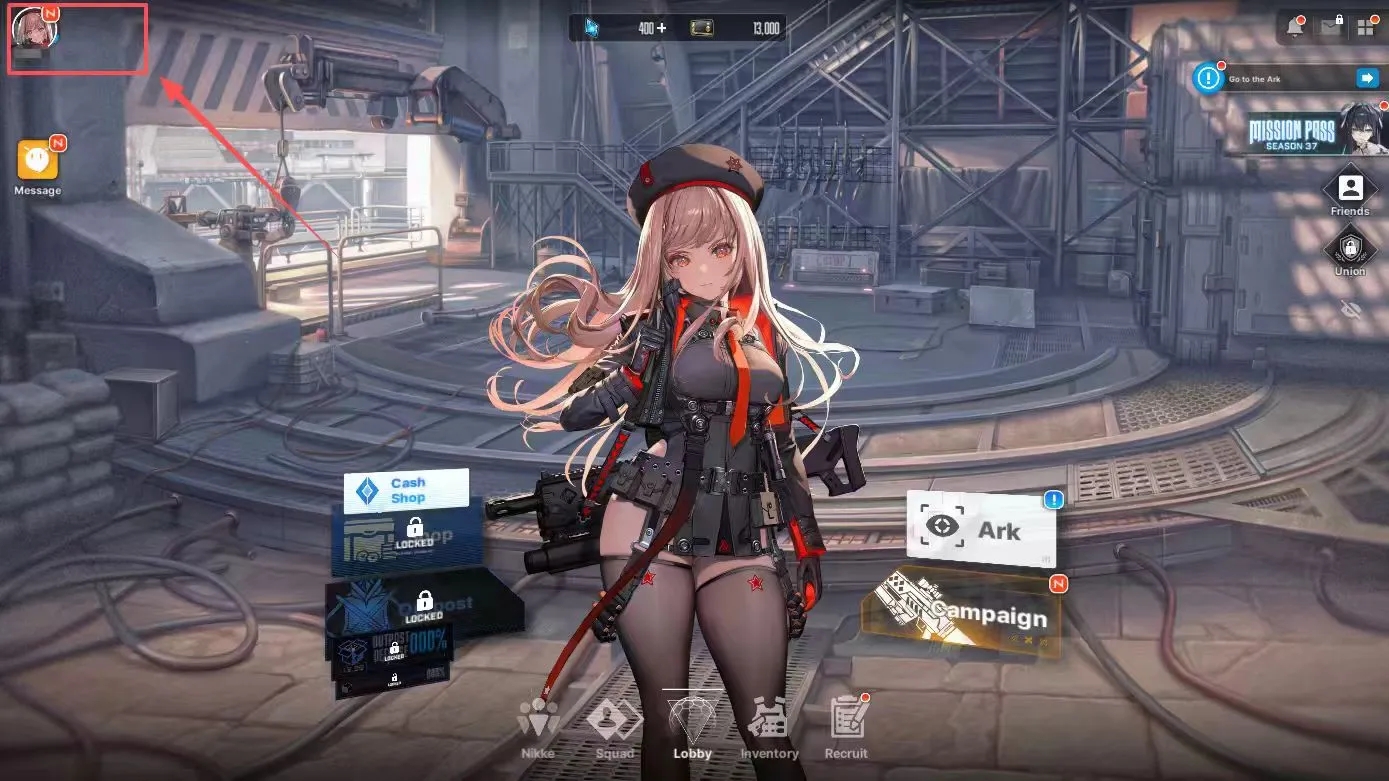Open your player profile avatar
1389x781 pixels.
[x=37, y=30]
